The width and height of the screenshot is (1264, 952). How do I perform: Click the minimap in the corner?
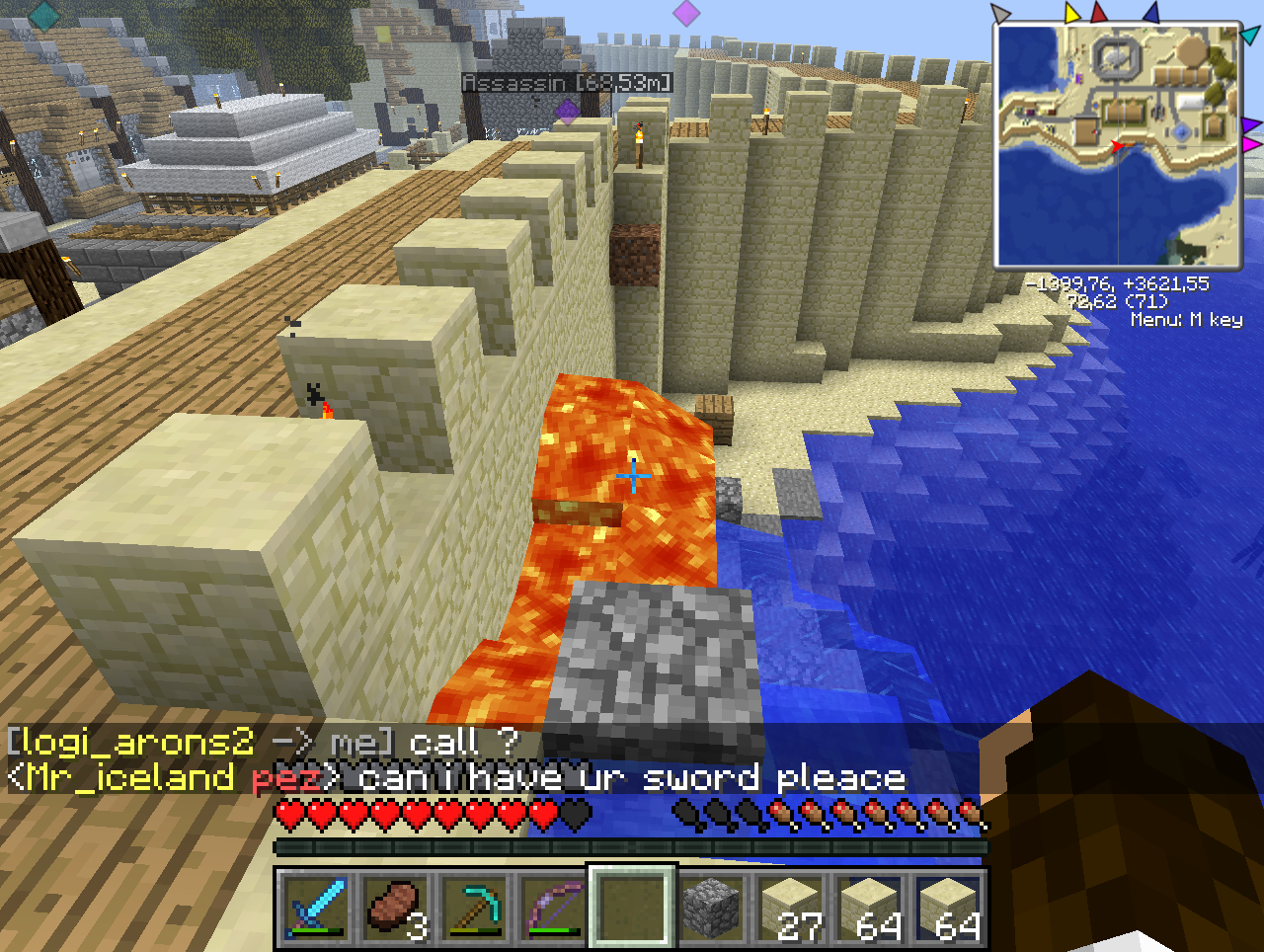tap(1117, 145)
